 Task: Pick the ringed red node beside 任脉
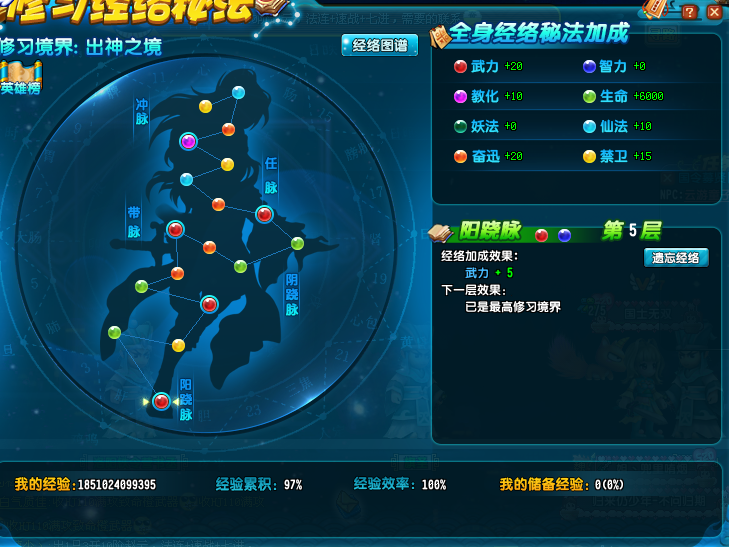click(x=264, y=214)
